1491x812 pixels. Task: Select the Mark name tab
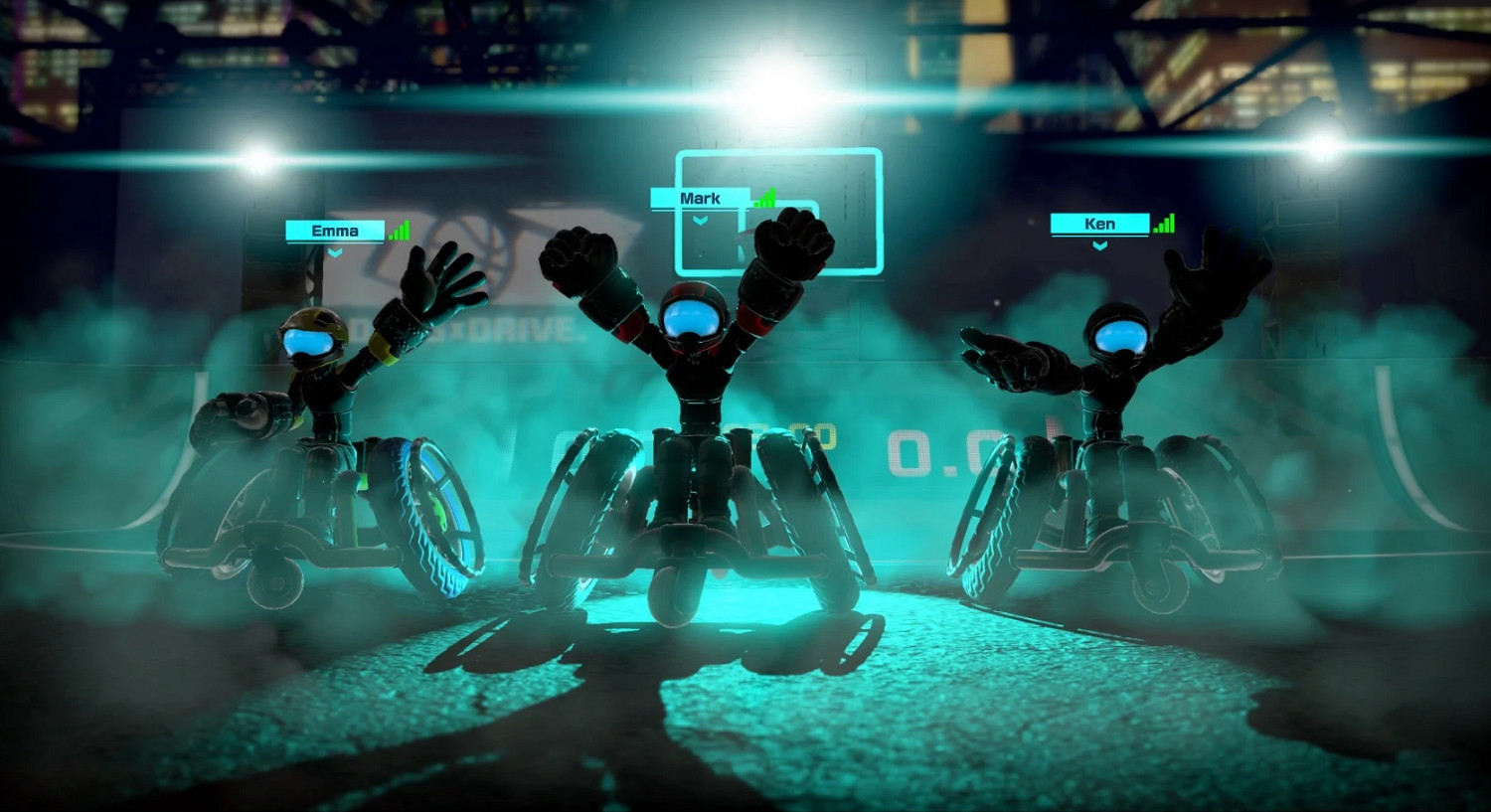[x=701, y=197]
